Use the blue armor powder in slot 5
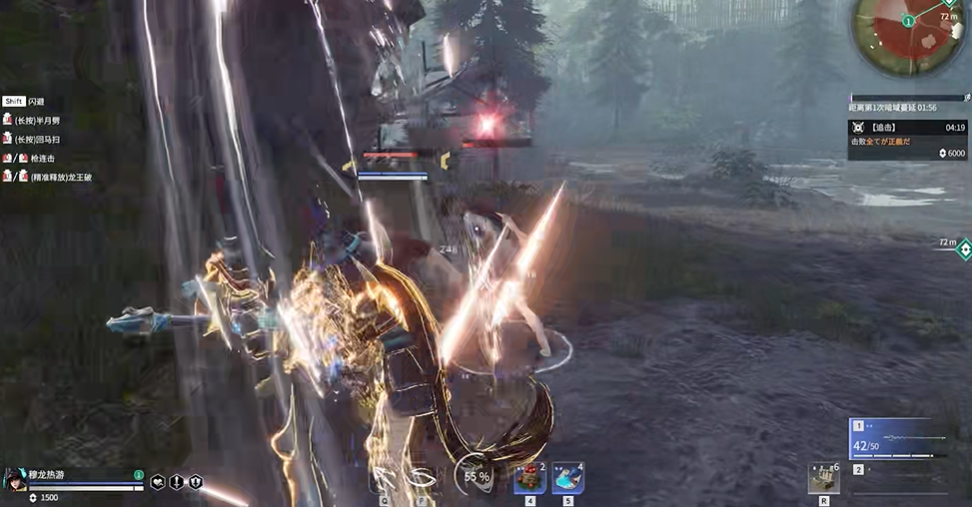This screenshot has height=507, width=972. pyautogui.click(x=568, y=478)
